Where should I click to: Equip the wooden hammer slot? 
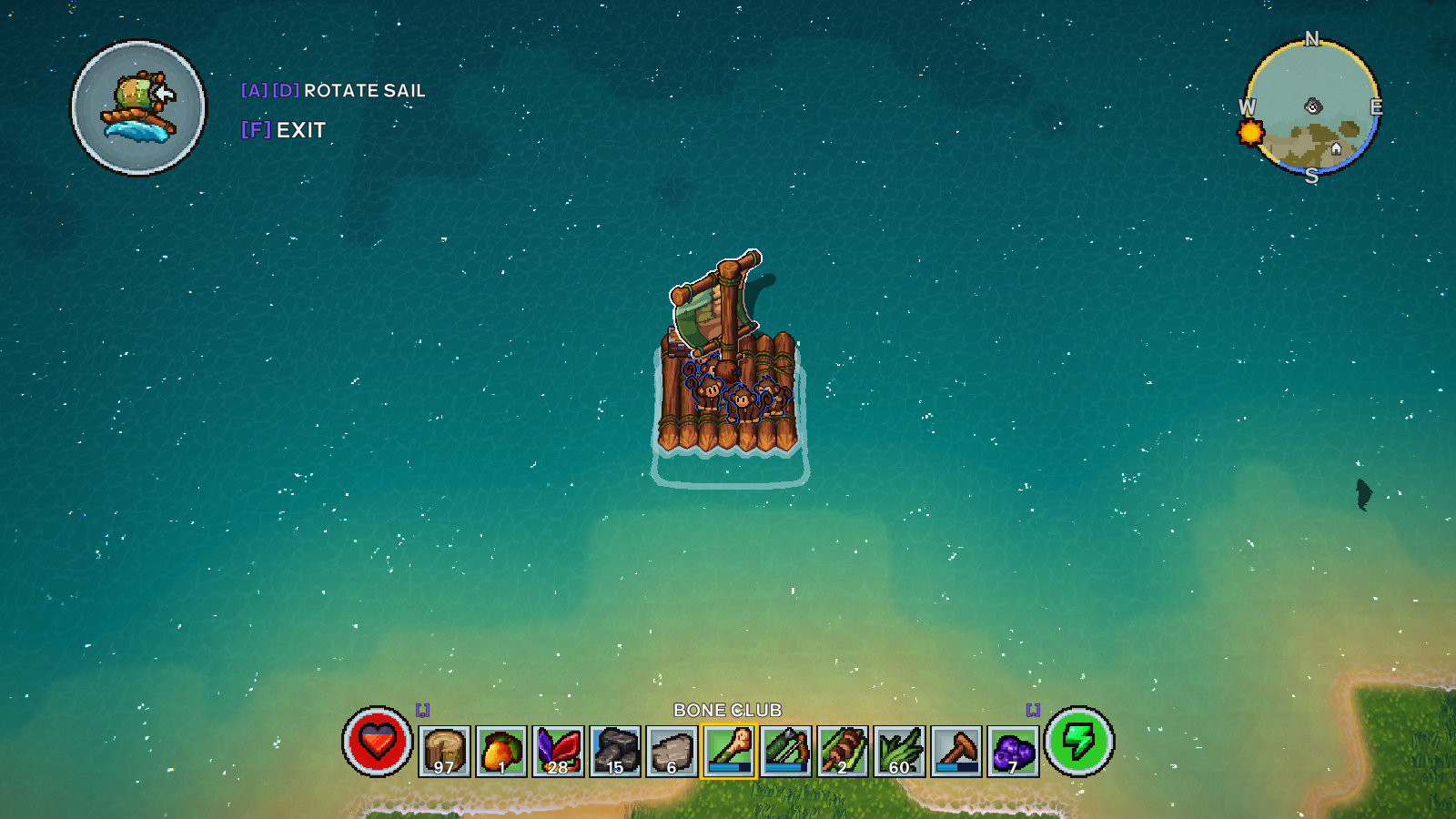956,752
